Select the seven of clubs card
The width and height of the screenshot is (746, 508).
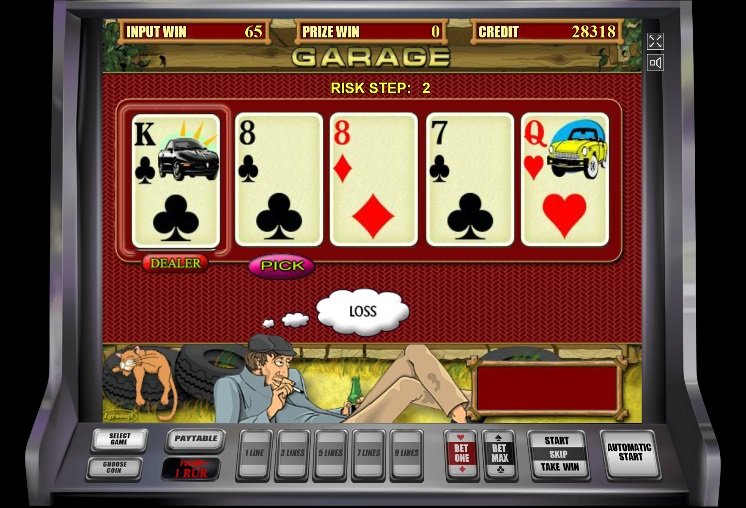coord(470,180)
